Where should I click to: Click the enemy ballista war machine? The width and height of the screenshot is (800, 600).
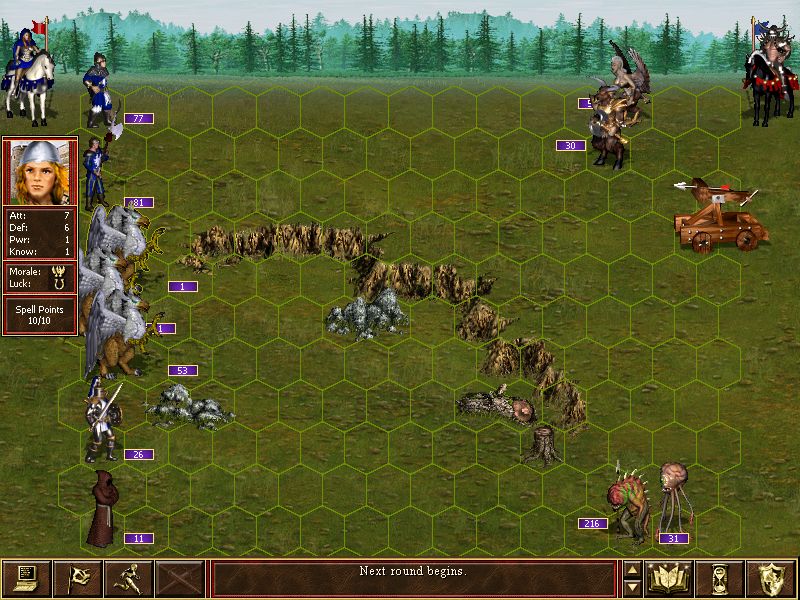pos(718,215)
